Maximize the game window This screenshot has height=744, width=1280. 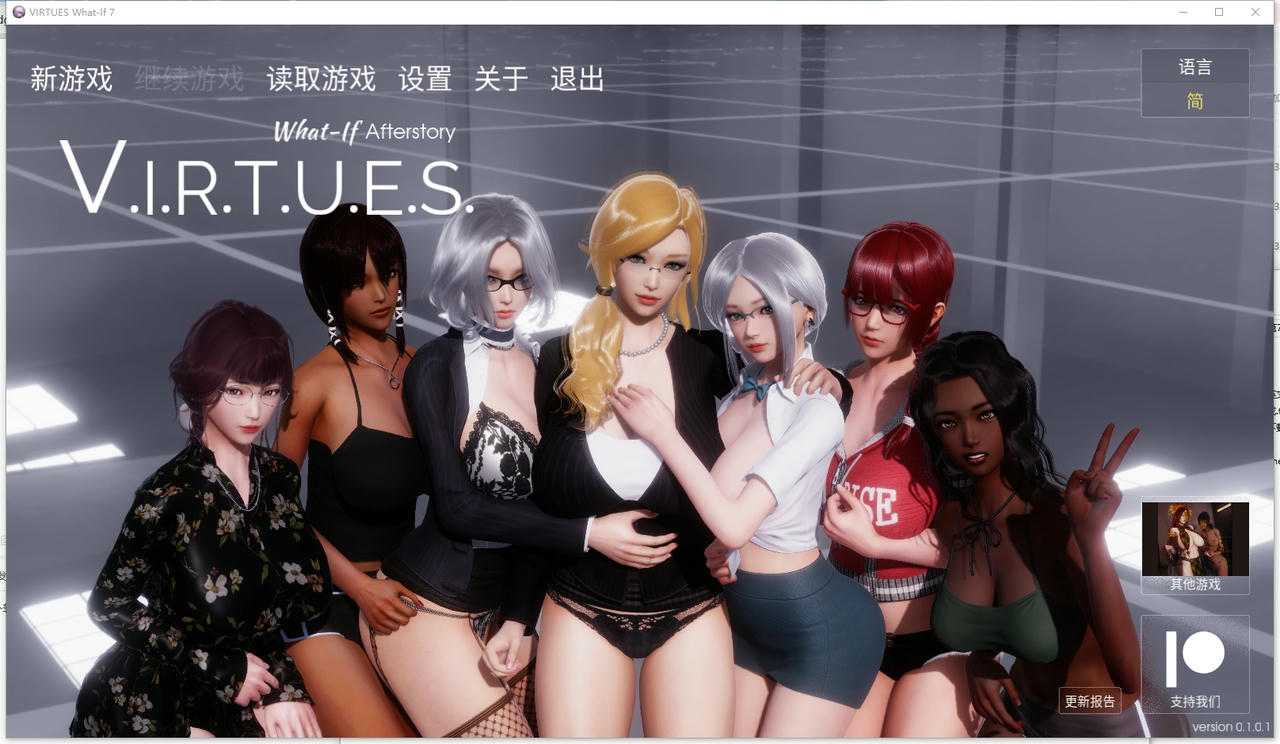pyautogui.click(x=1218, y=11)
